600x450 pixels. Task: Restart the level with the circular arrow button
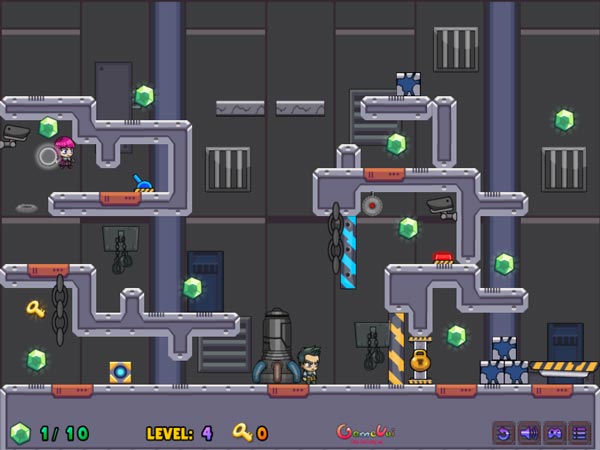[x=504, y=433]
